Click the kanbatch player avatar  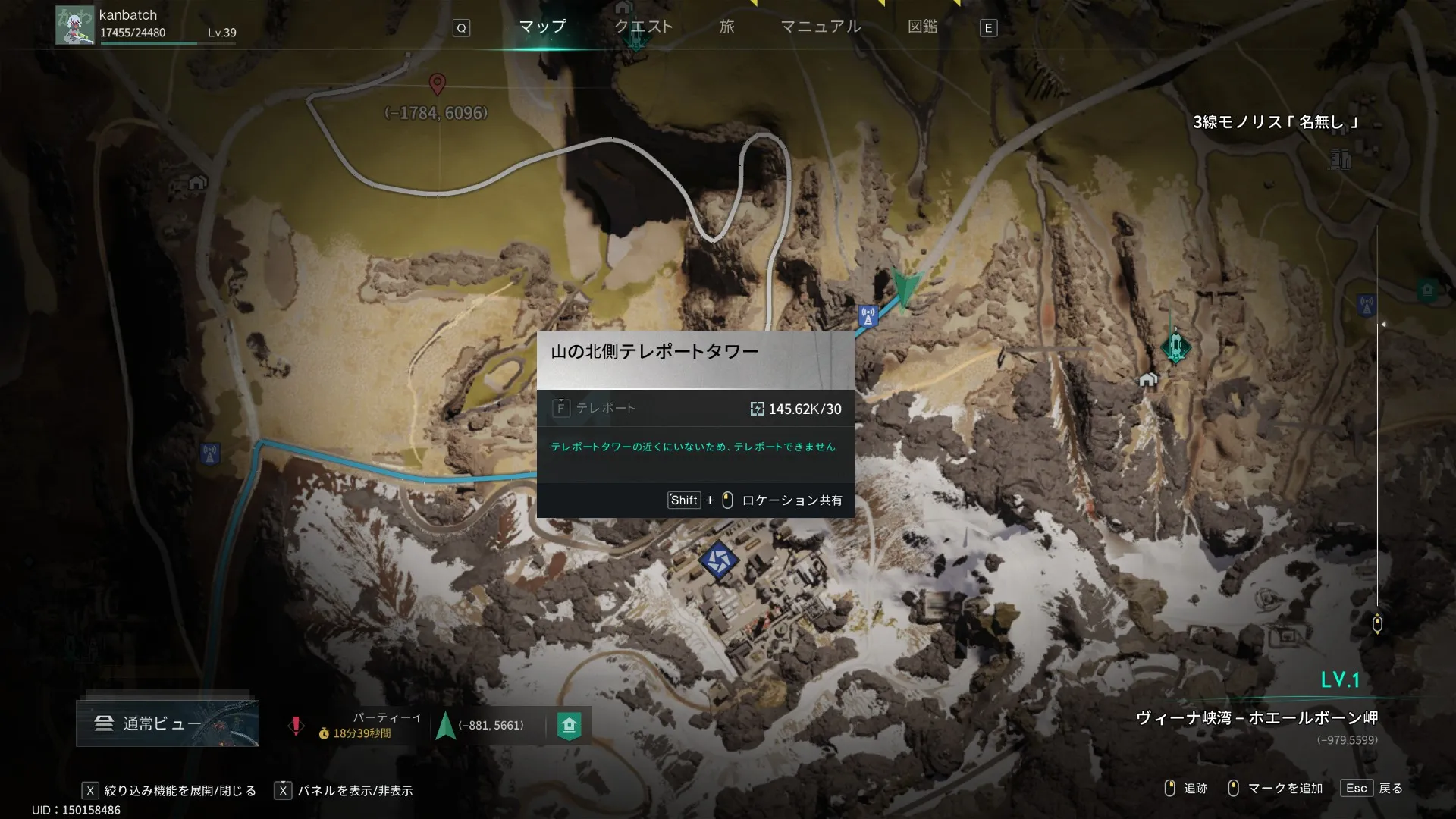click(x=74, y=25)
